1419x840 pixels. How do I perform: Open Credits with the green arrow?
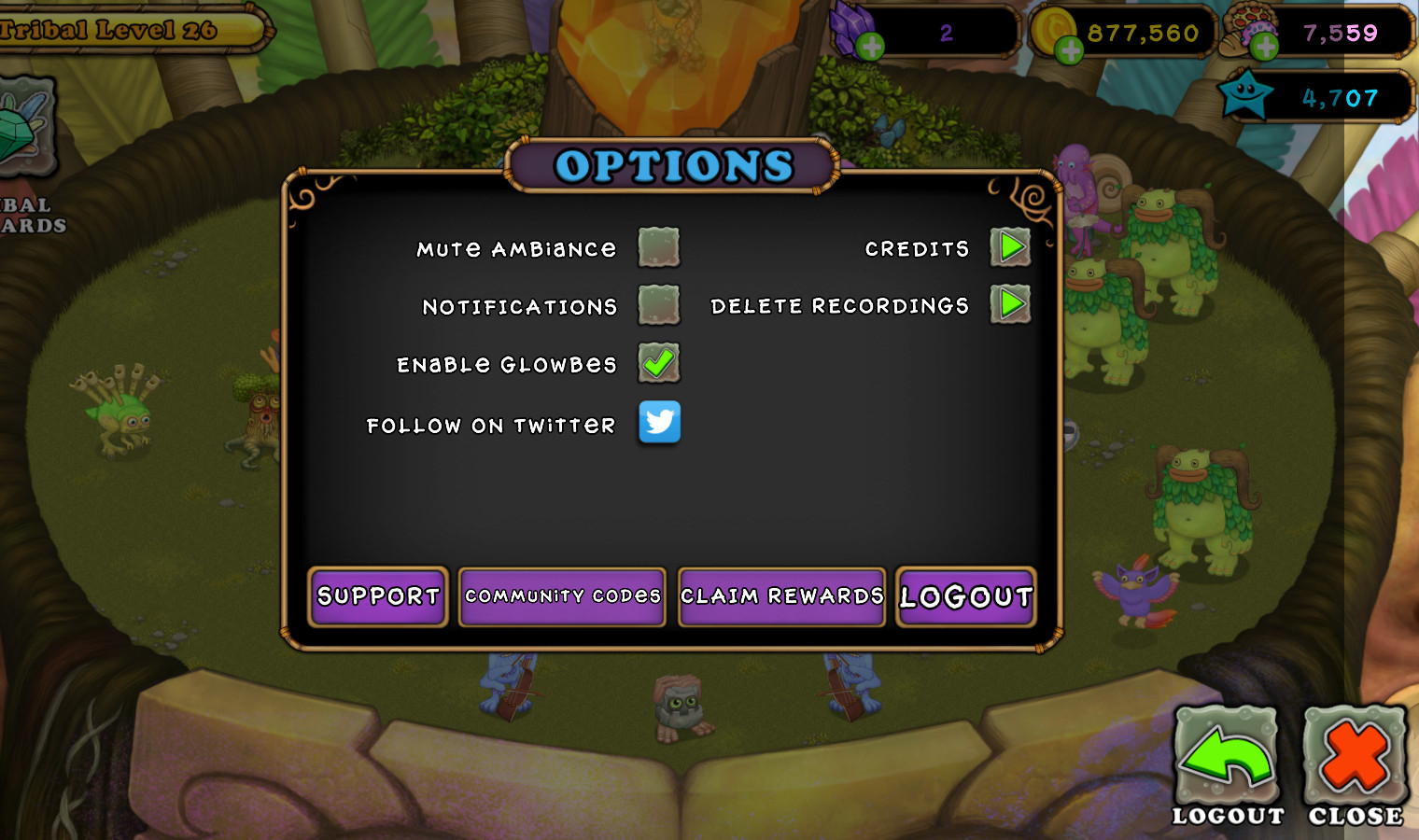[x=1010, y=247]
